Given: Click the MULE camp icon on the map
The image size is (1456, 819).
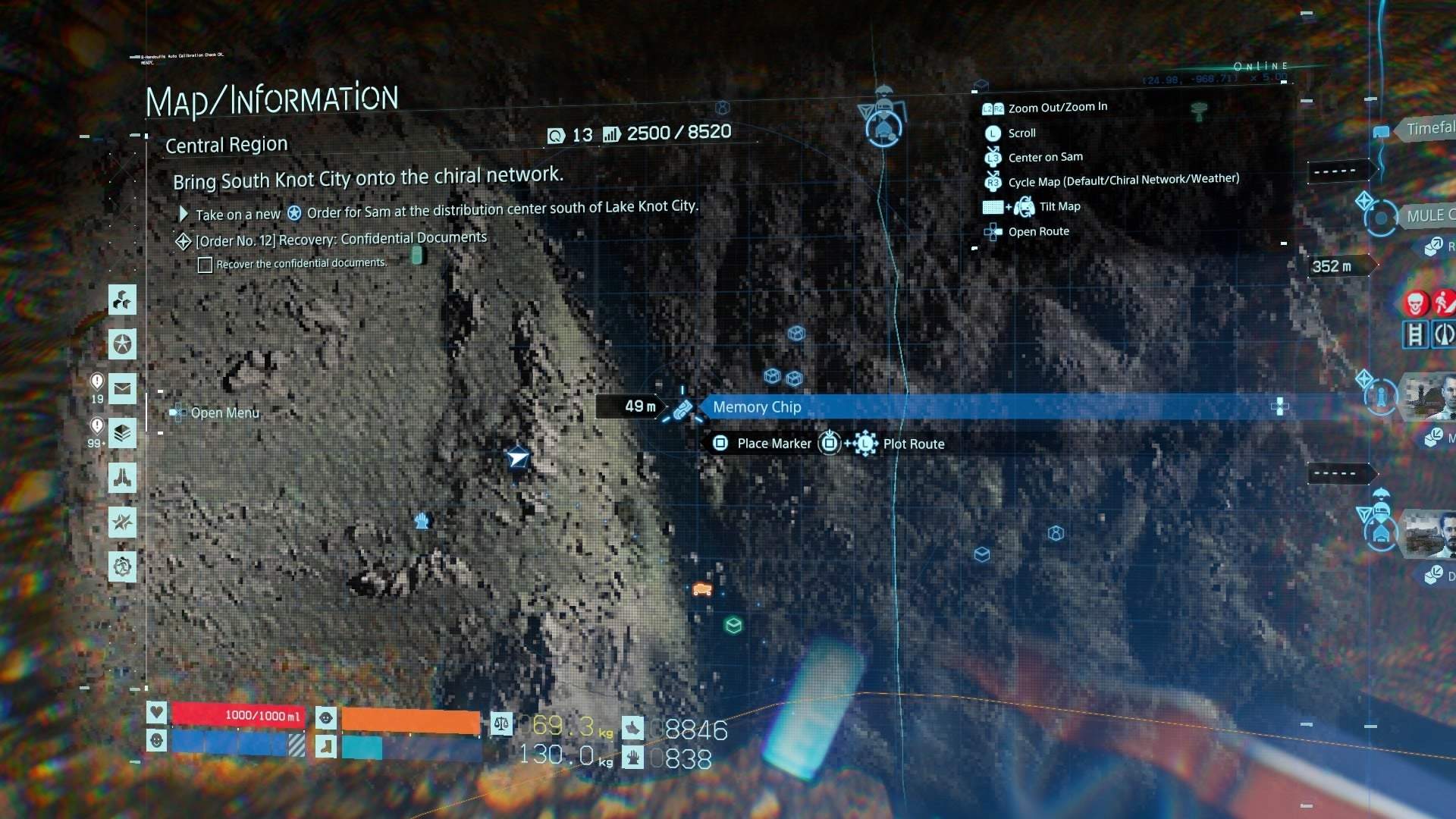Looking at the screenshot, I should coord(1380,219).
